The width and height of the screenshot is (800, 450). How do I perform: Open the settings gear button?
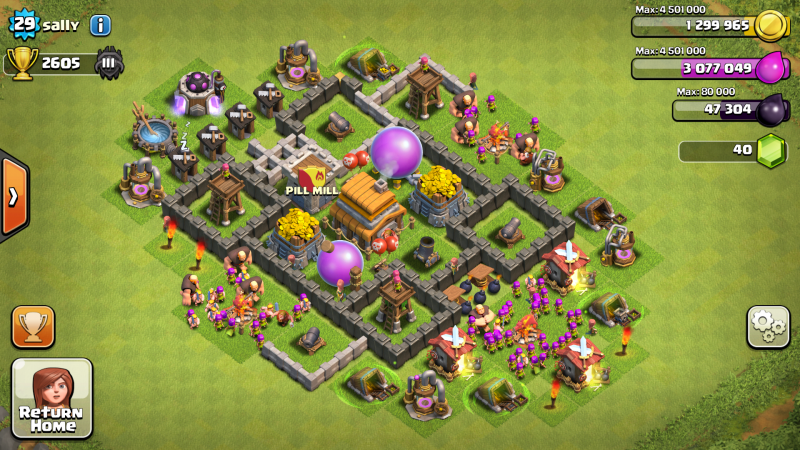pyautogui.click(x=768, y=326)
